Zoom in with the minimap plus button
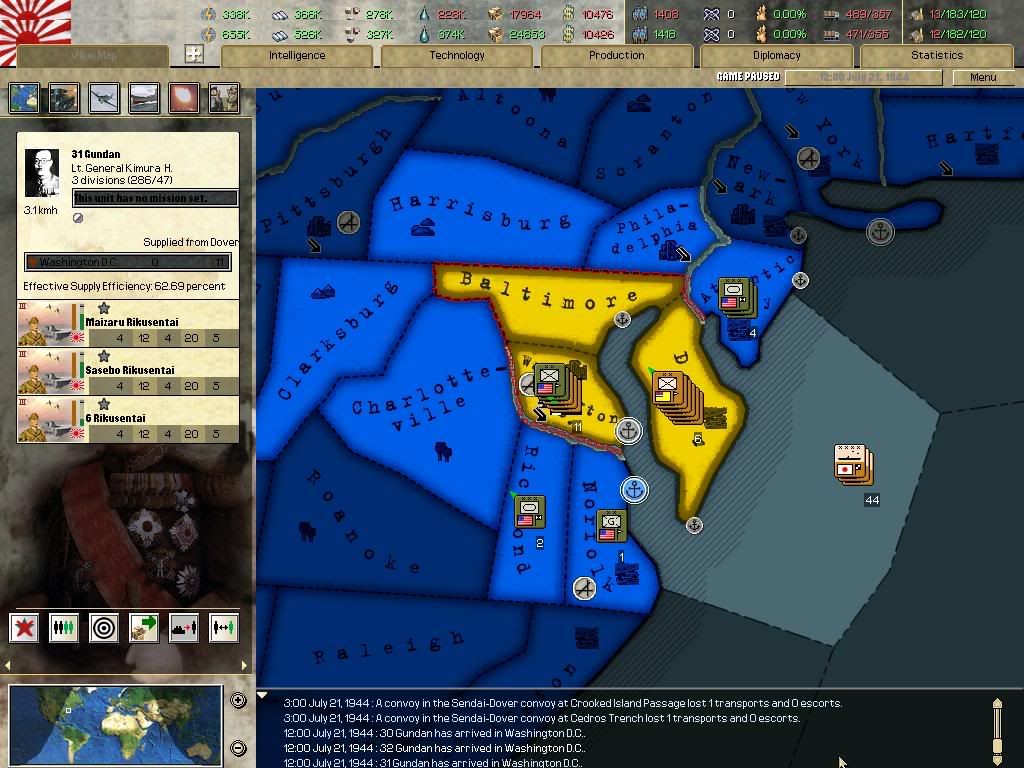The image size is (1024, 768). click(x=238, y=700)
